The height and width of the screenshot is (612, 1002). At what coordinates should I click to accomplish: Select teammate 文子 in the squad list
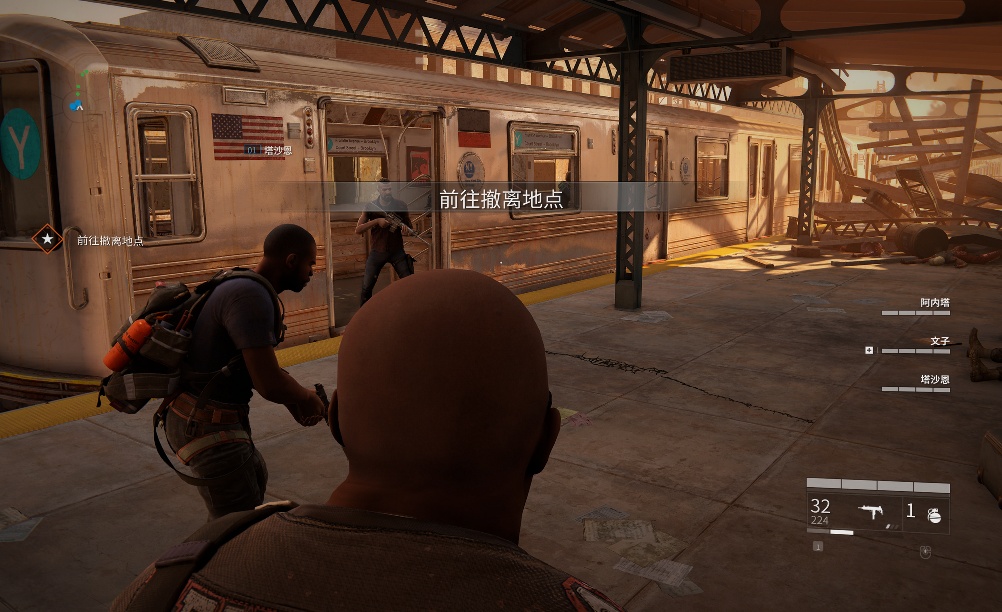tap(939, 341)
